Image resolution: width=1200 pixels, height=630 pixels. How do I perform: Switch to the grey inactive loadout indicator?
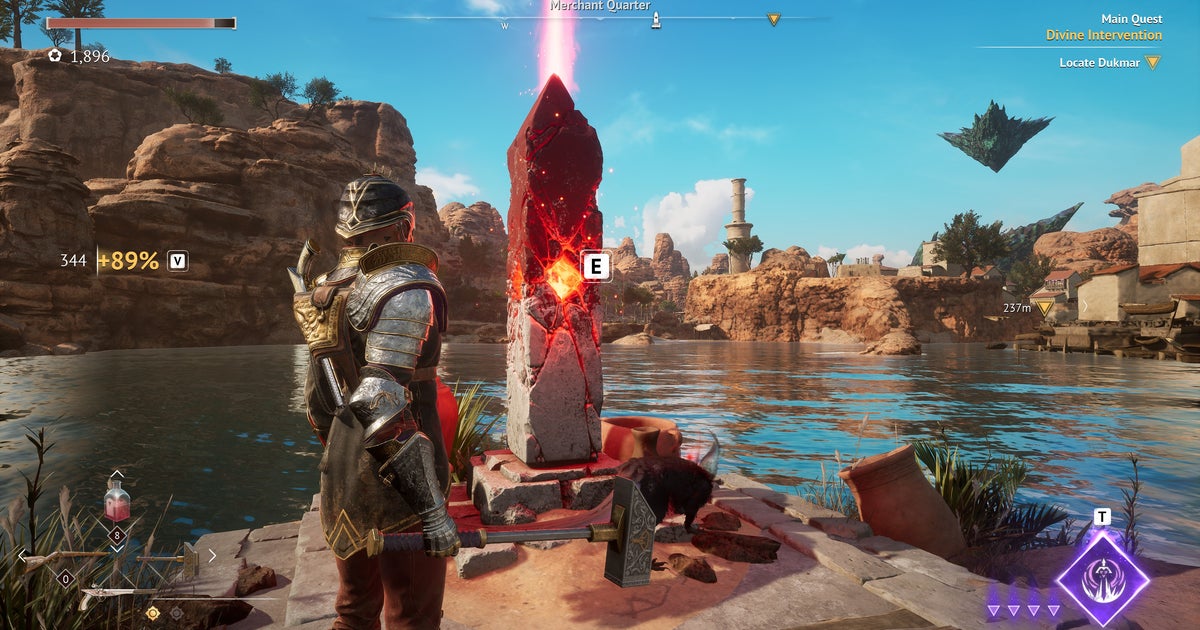click(x=176, y=613)
